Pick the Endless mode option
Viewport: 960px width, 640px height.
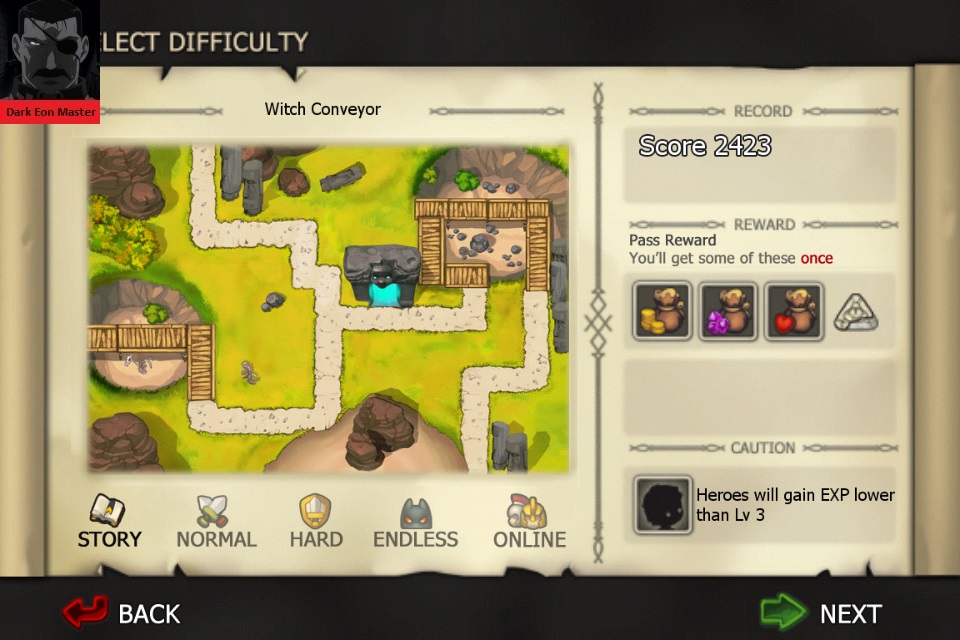[x=415, y=522]
